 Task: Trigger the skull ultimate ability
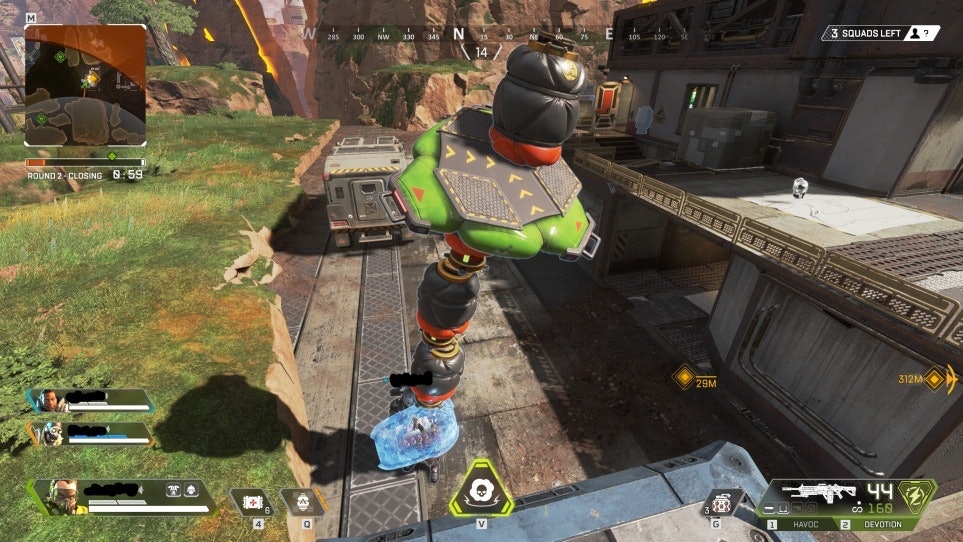click(x=481, y=489)
